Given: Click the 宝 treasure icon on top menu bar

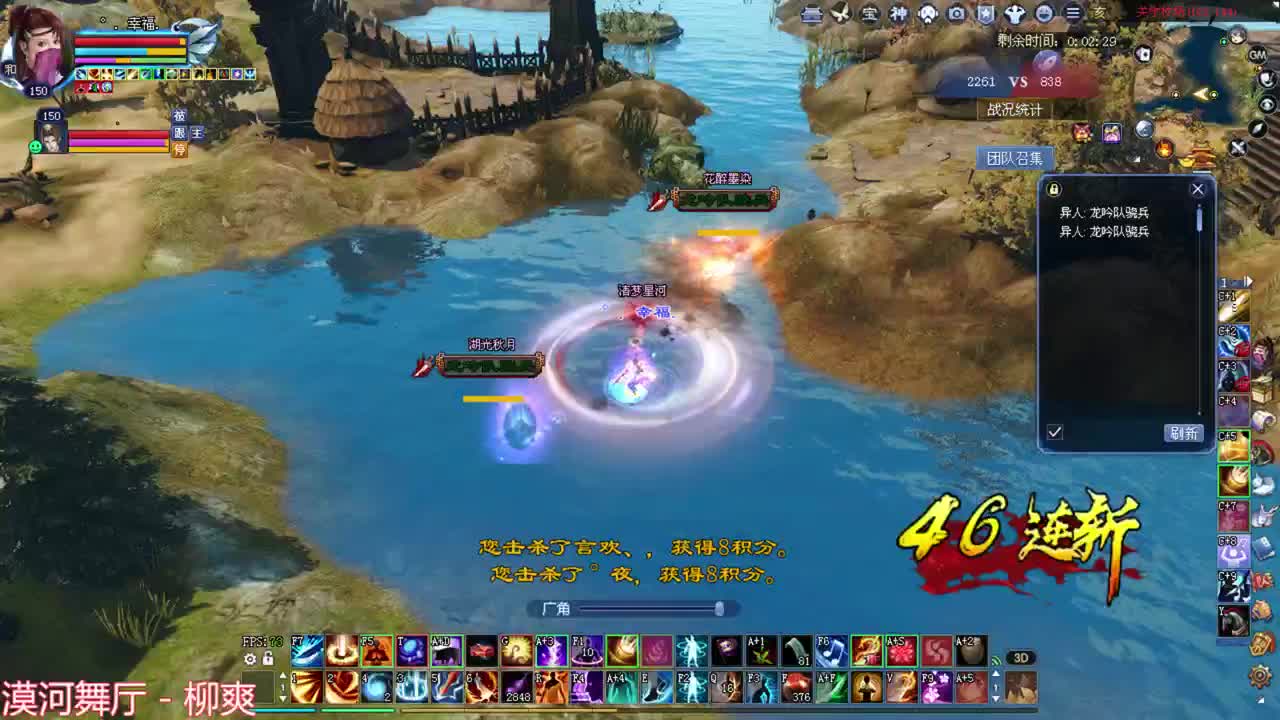Looking at the screenshot, I should pyautogui.click(x=870, y=13).
